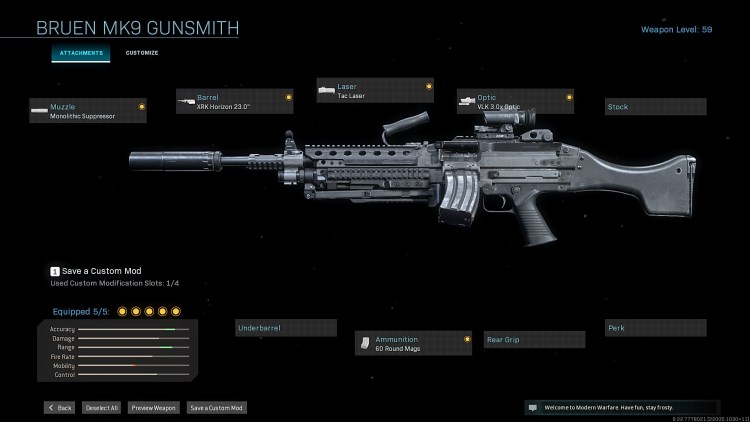
Task: Choose the Perk attachment slot
Action: point(656,327)
